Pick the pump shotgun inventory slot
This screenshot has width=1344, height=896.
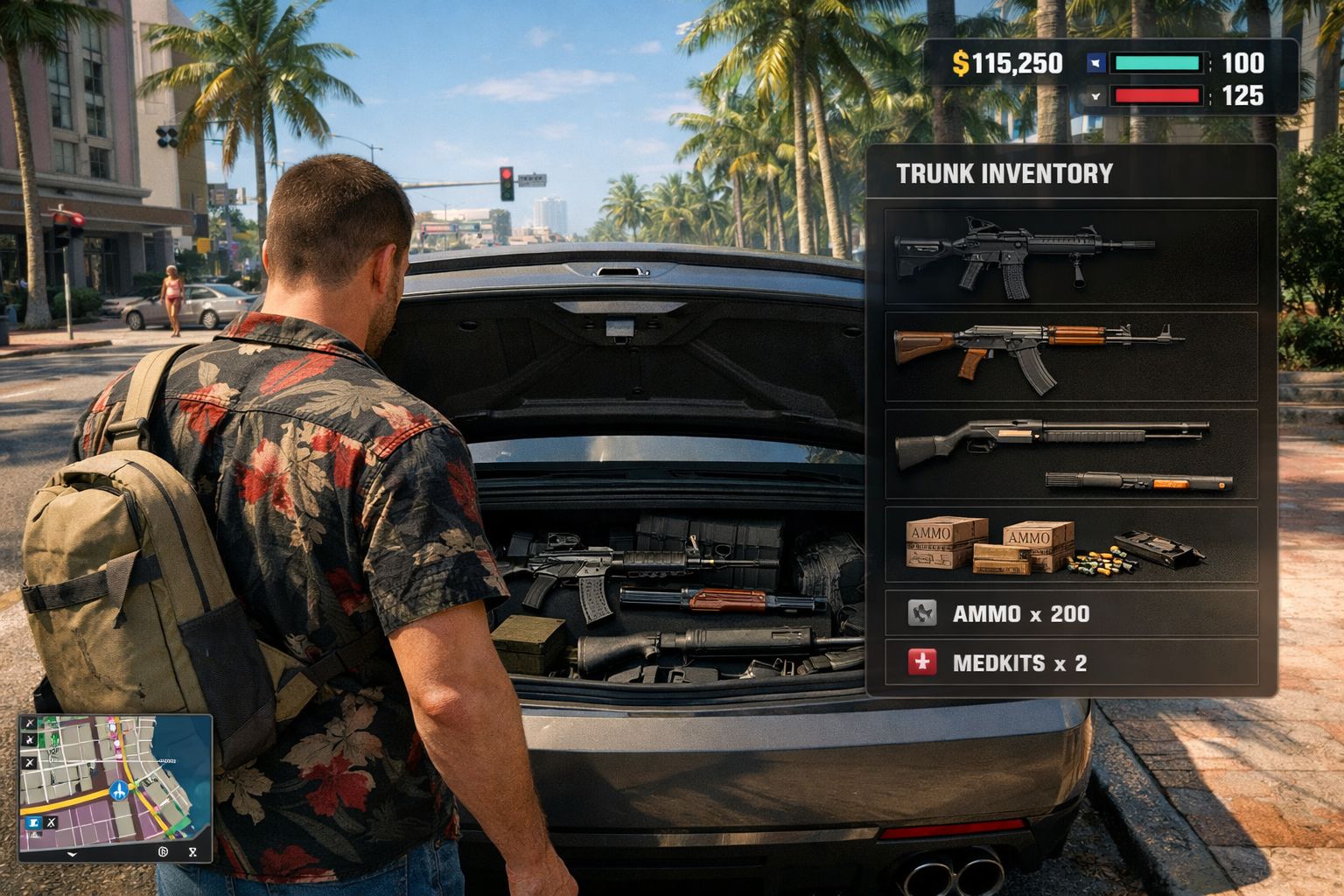click(1070, 452)
